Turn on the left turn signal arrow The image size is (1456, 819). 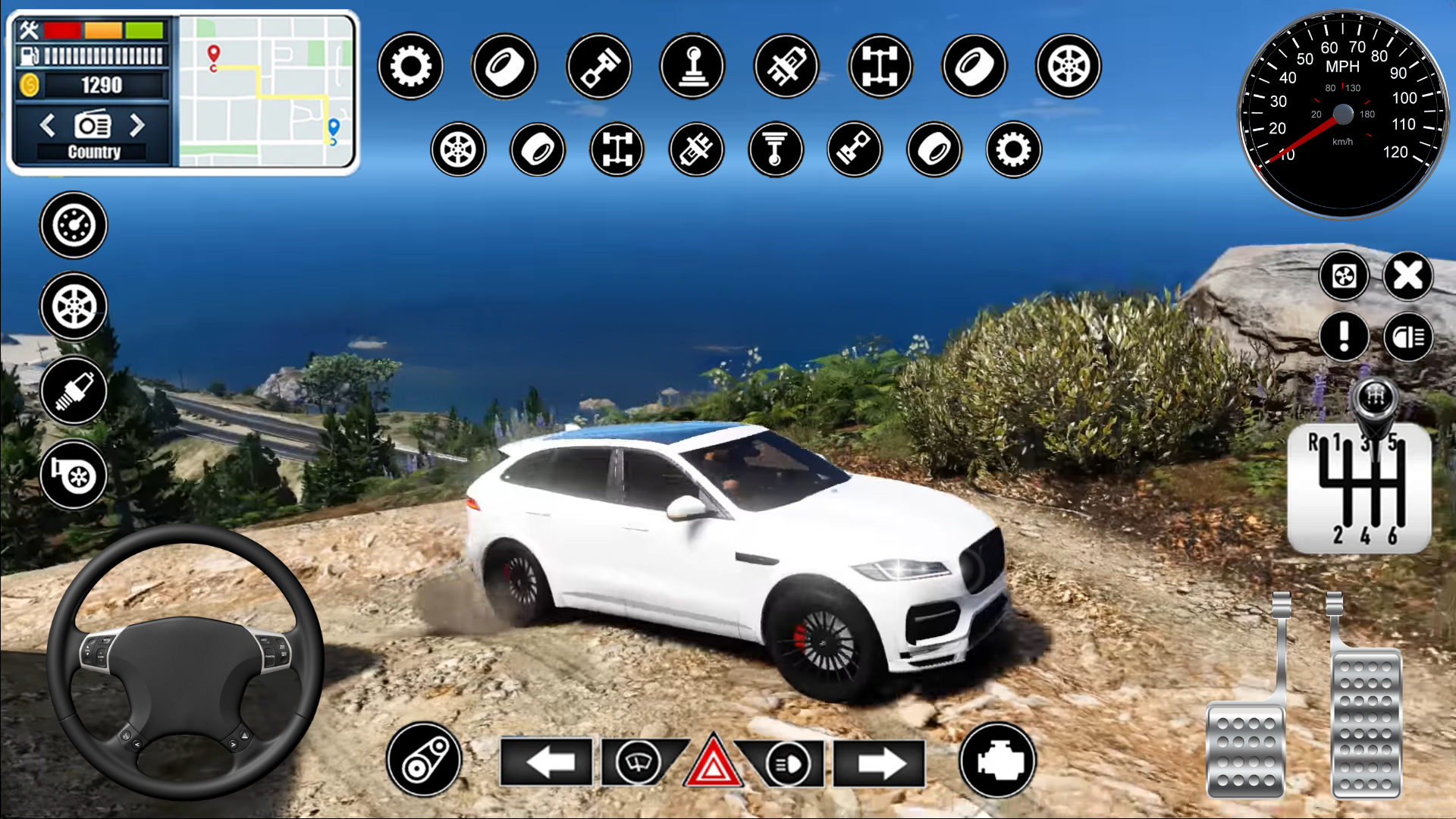548,762
